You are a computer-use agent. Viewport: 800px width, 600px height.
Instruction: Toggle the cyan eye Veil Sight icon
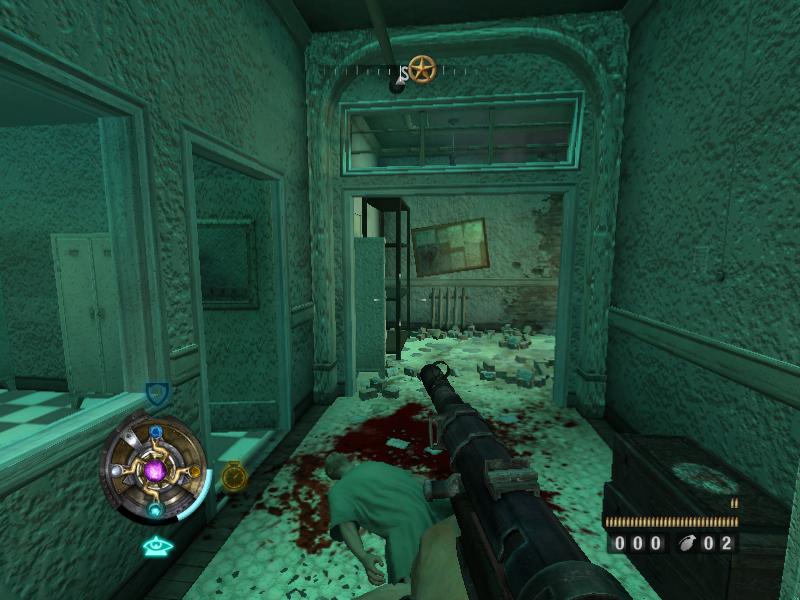pyautogui.click(x=155, y=546)
